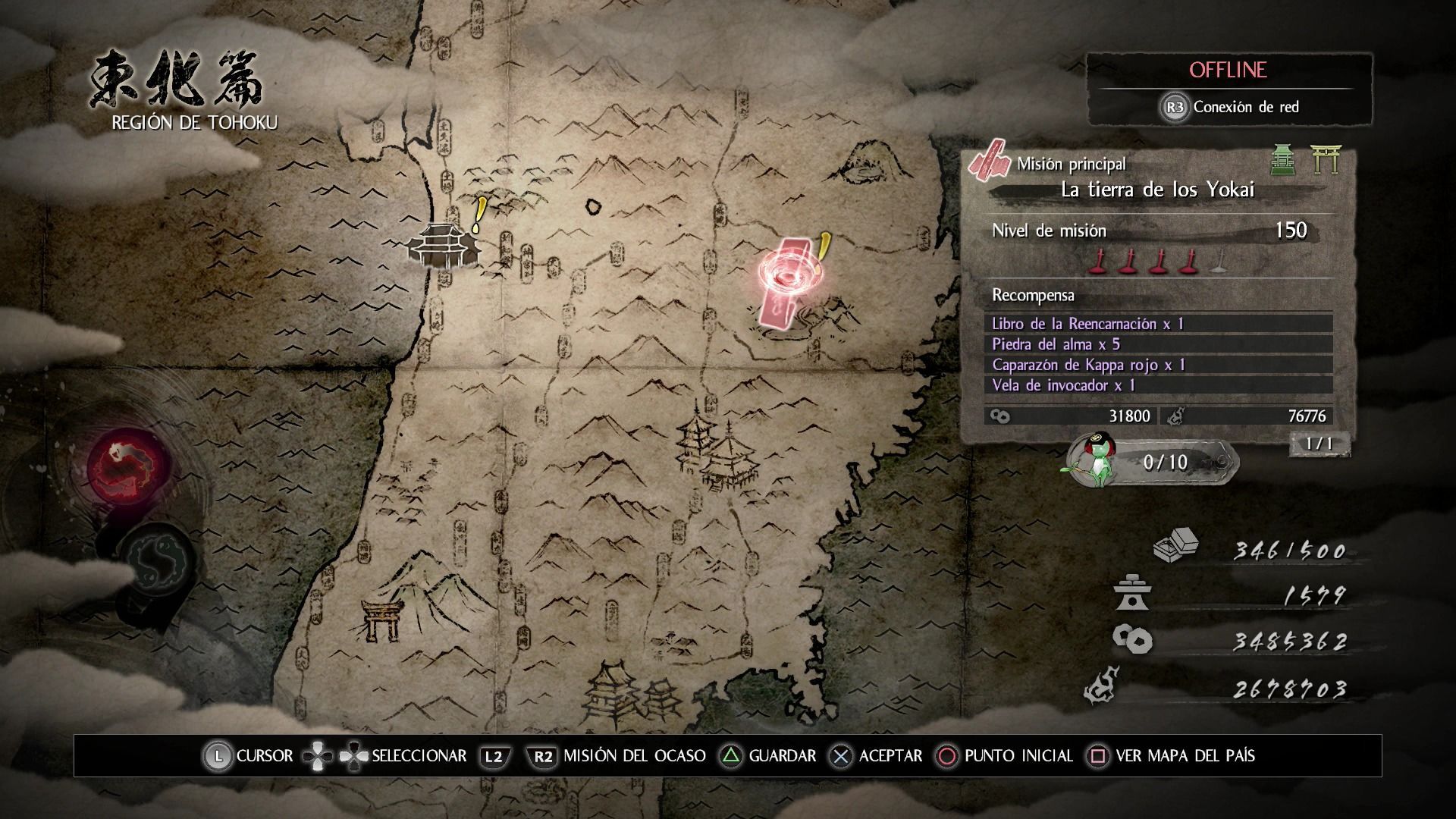Click the green shrine icon in mission panel
This screenshot has width=1456, height=819.
(x=1282, y=160)
